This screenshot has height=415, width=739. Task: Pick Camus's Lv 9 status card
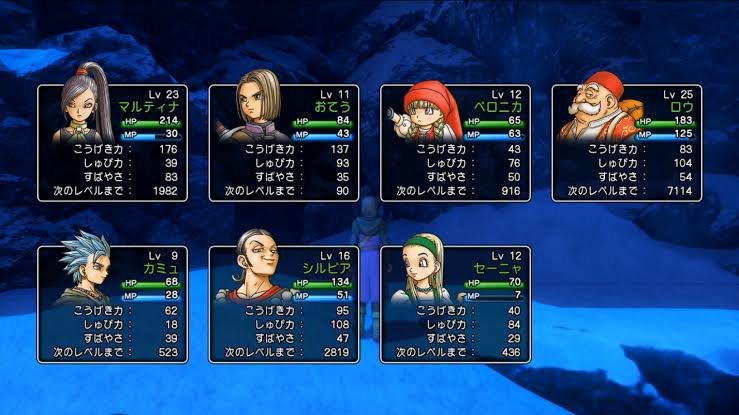[x=112, y=303]
